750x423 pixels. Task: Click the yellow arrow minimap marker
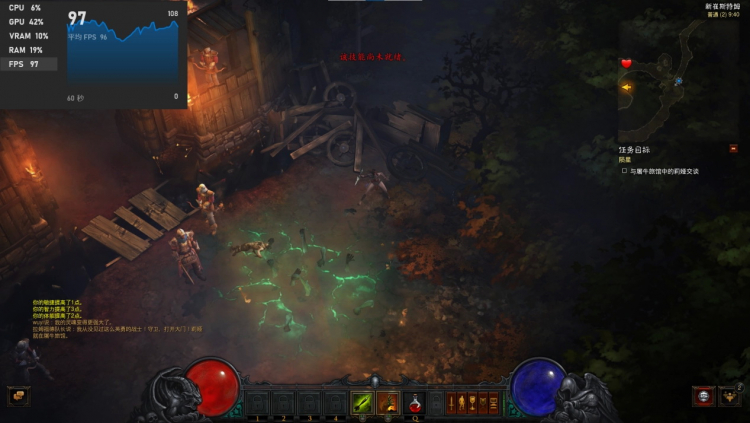click(626, 87)
